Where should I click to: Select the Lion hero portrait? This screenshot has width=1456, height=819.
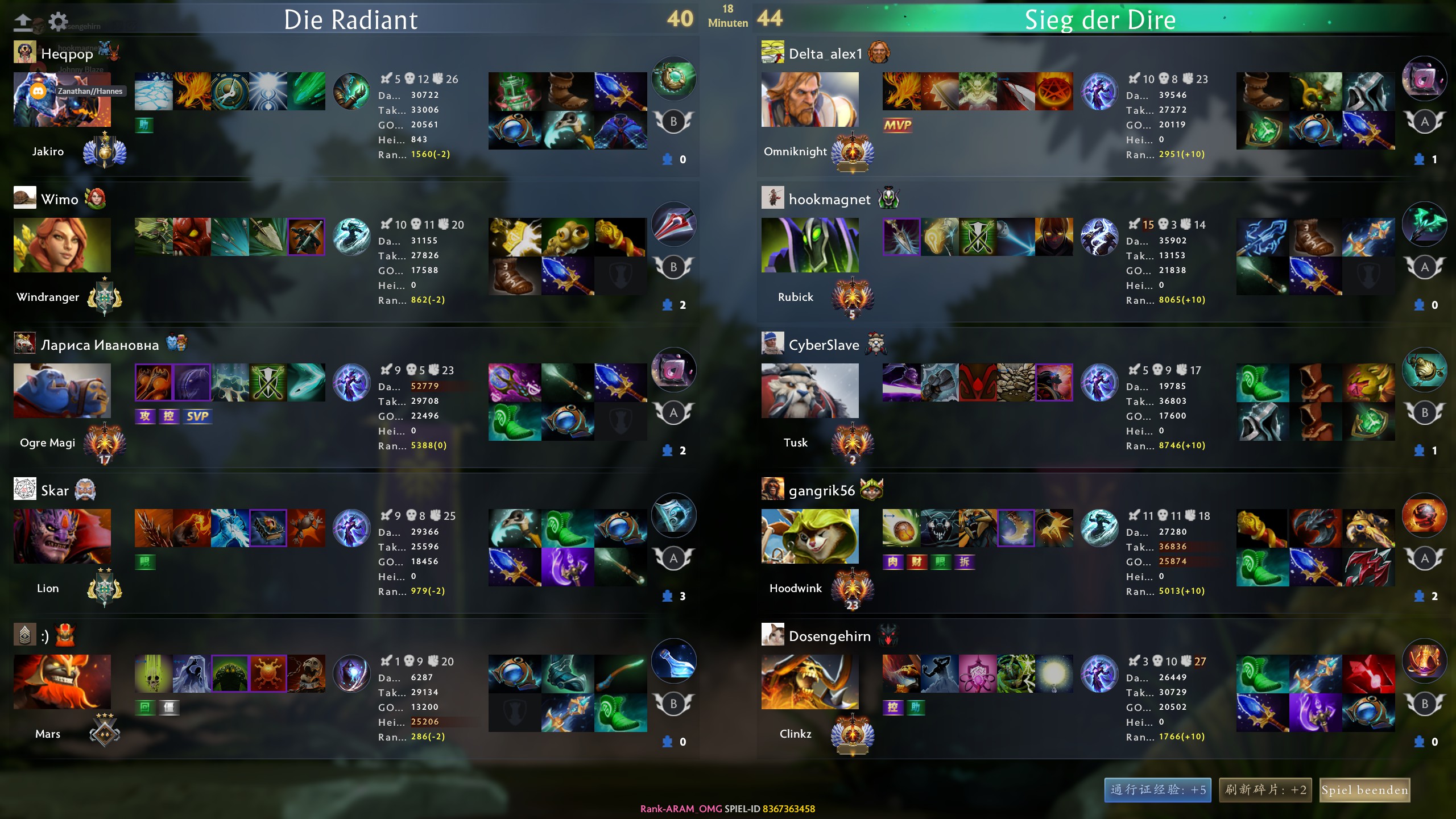pos(62,536)
